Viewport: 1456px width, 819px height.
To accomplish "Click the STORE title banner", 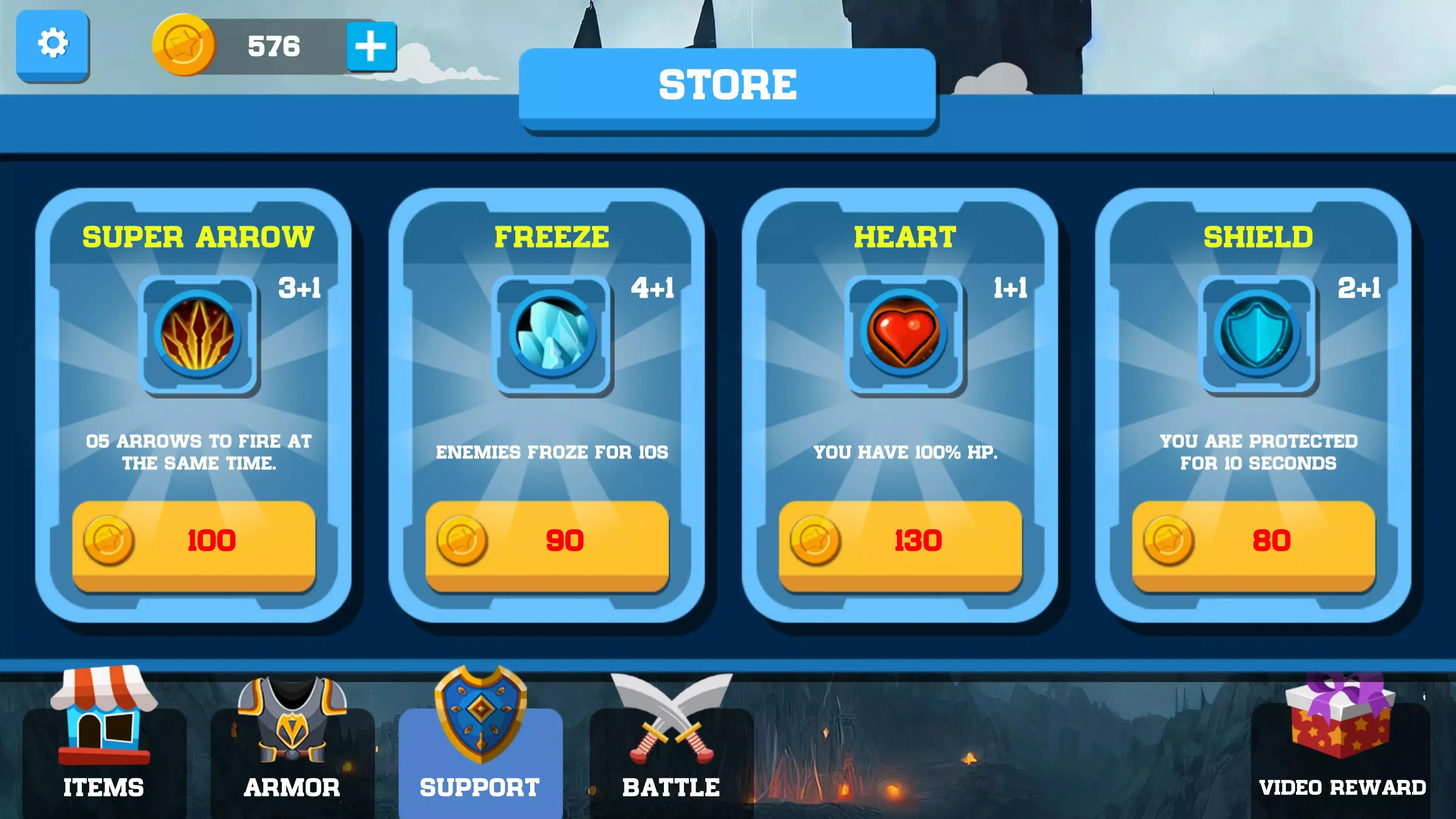I will (x=728, y=85).
